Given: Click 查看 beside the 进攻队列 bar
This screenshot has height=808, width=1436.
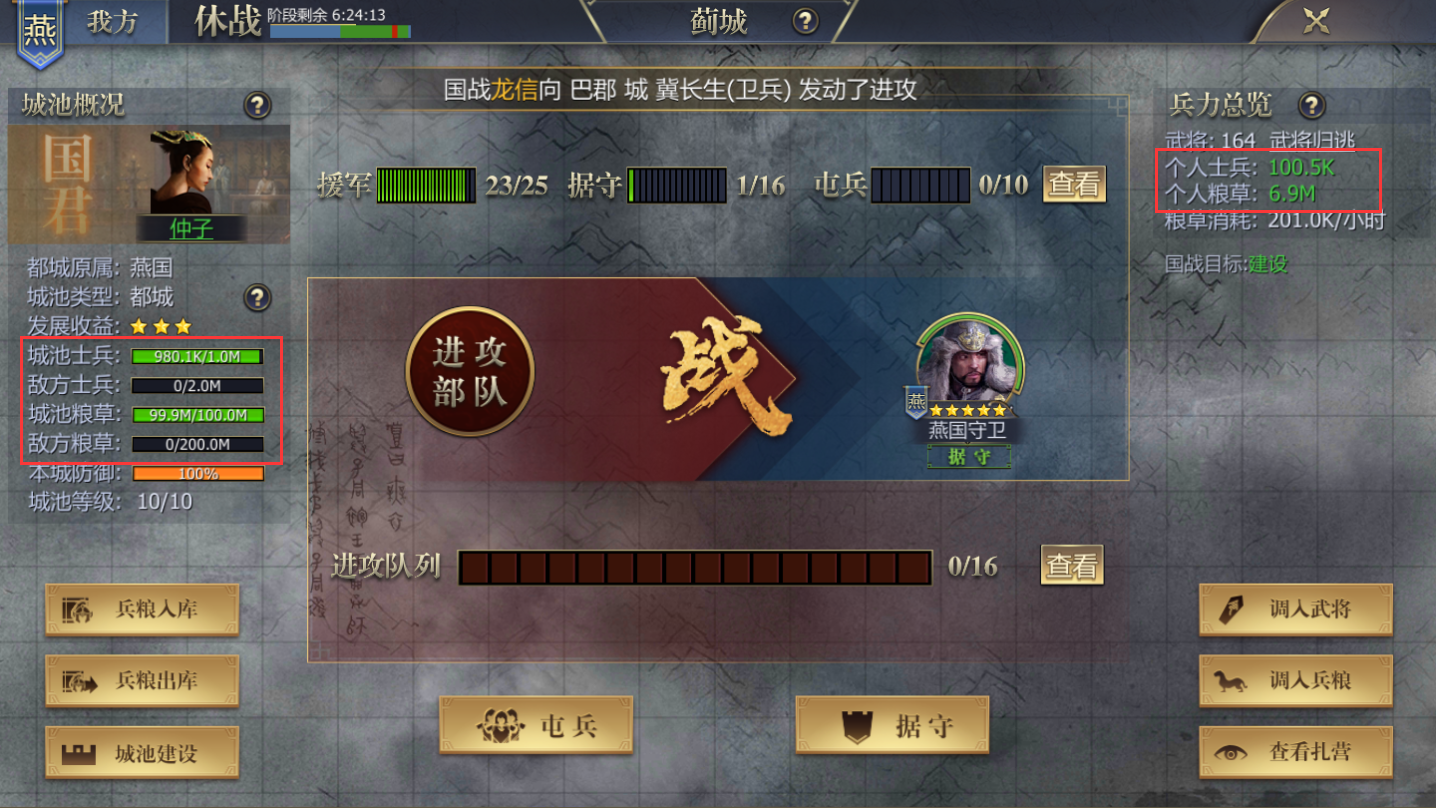Looking at the screenshot, I should pyautogui.click(x=1071, y=565).
